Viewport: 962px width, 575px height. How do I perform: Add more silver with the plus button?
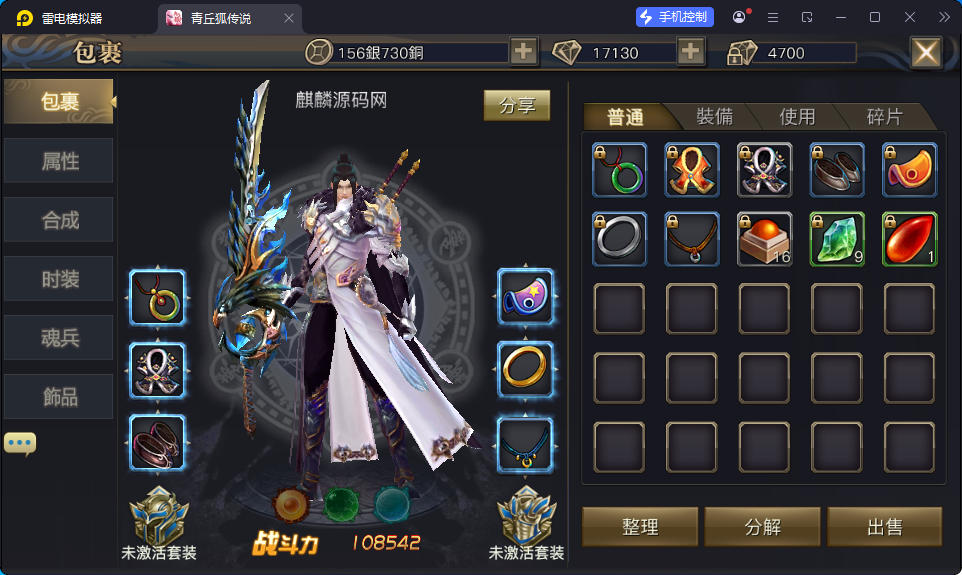(x=524, y=52)
